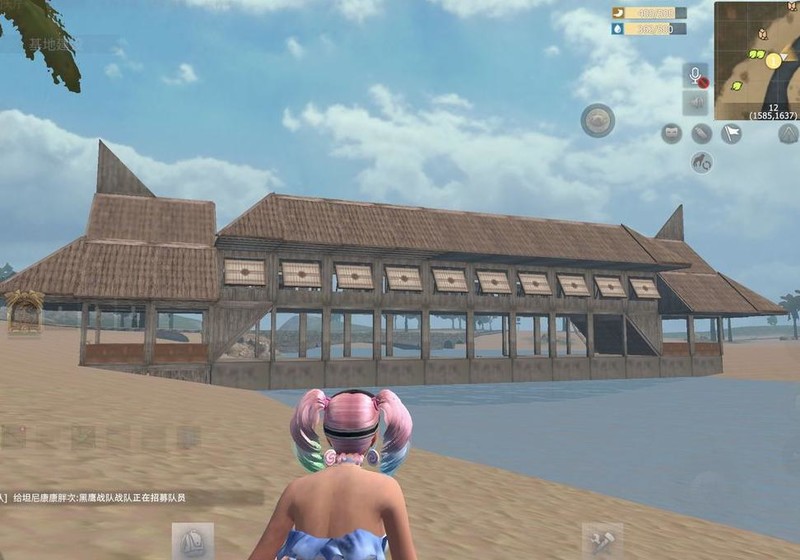Click the gold coin marker on minimap
Screen dimensions: 800x560
[x=773, y=61]
